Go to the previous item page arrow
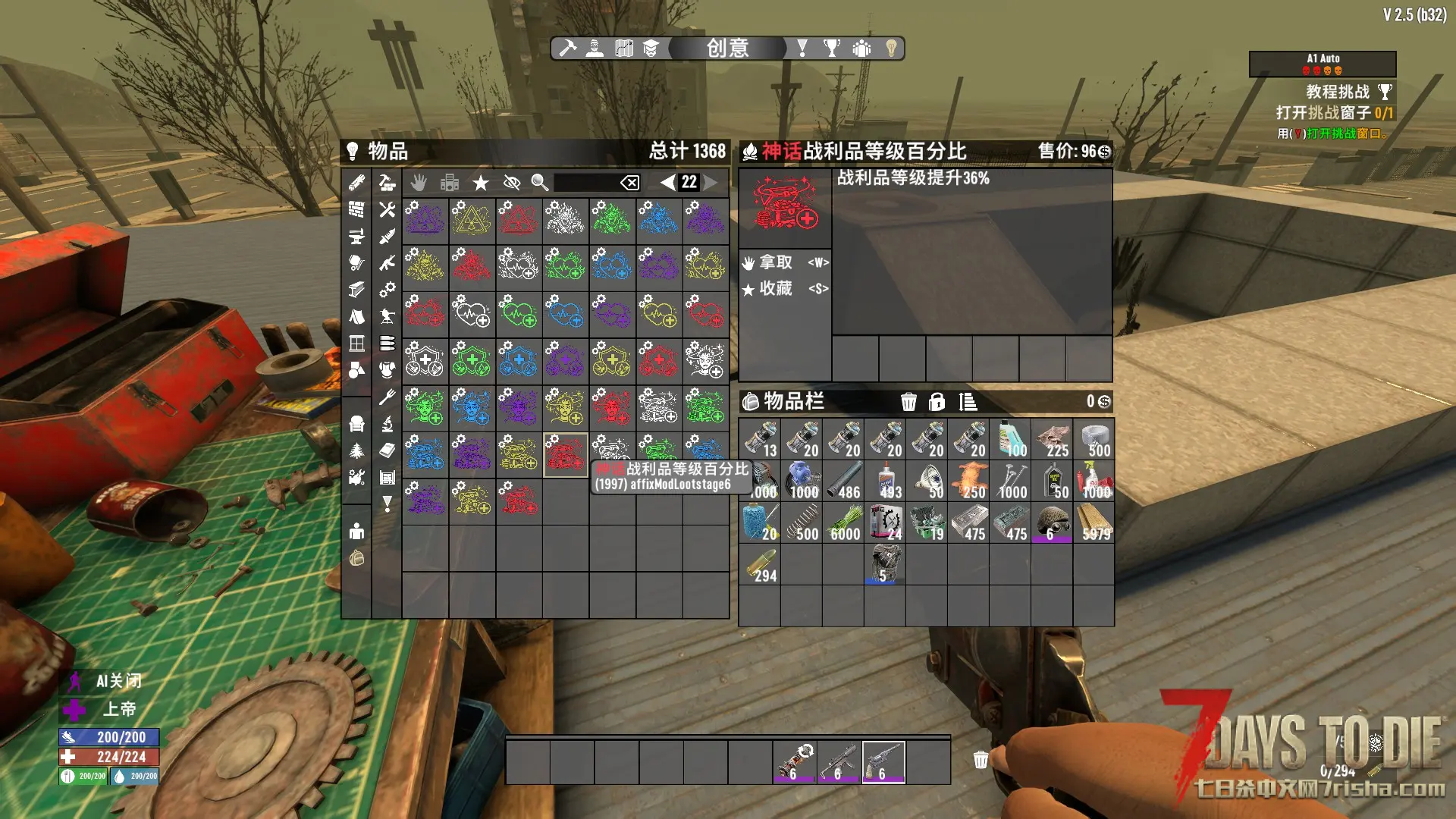 667,182
